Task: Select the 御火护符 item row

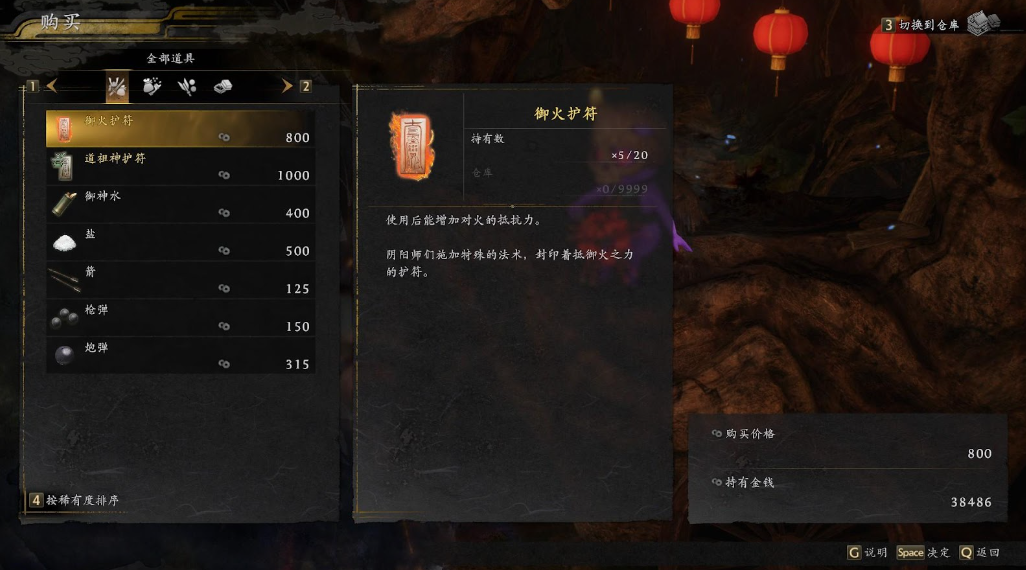Action: (180, 129)
